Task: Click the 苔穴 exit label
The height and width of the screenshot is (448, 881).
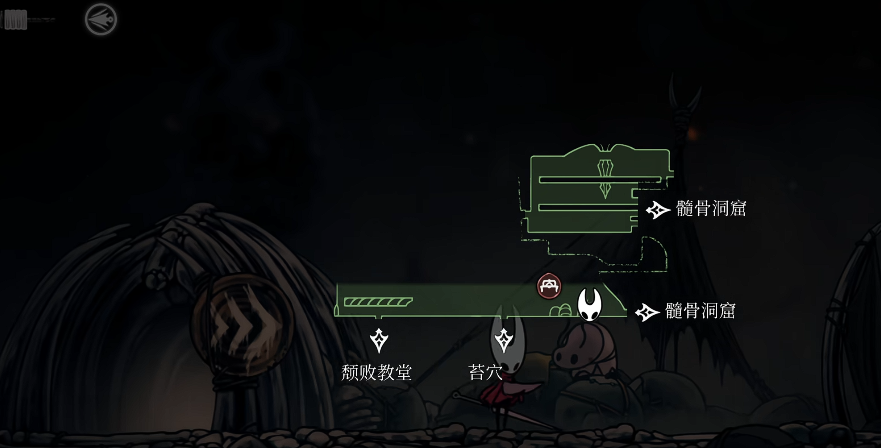Action: 486,372
